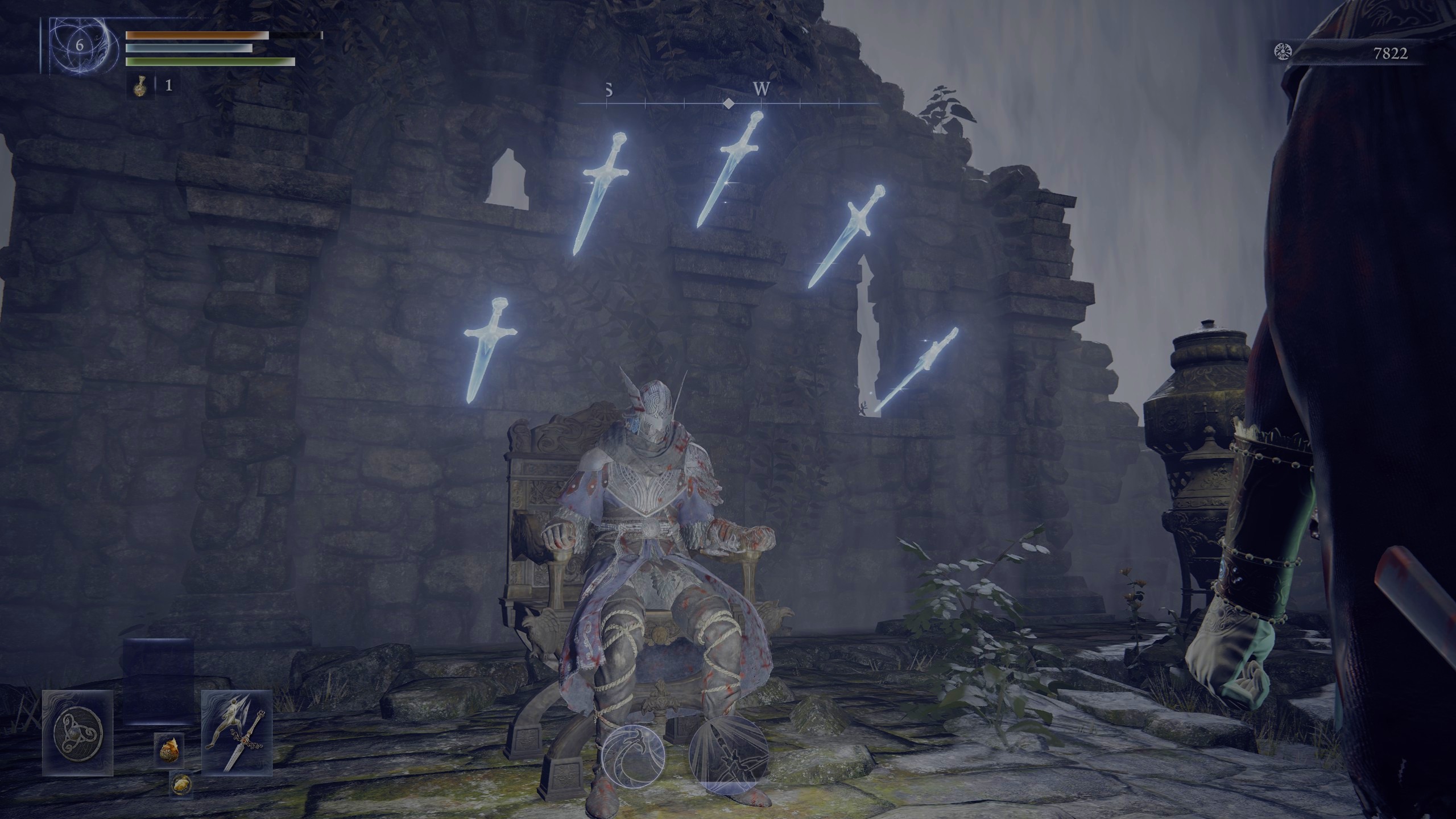Select the S marker on the compass

[609, 90]
